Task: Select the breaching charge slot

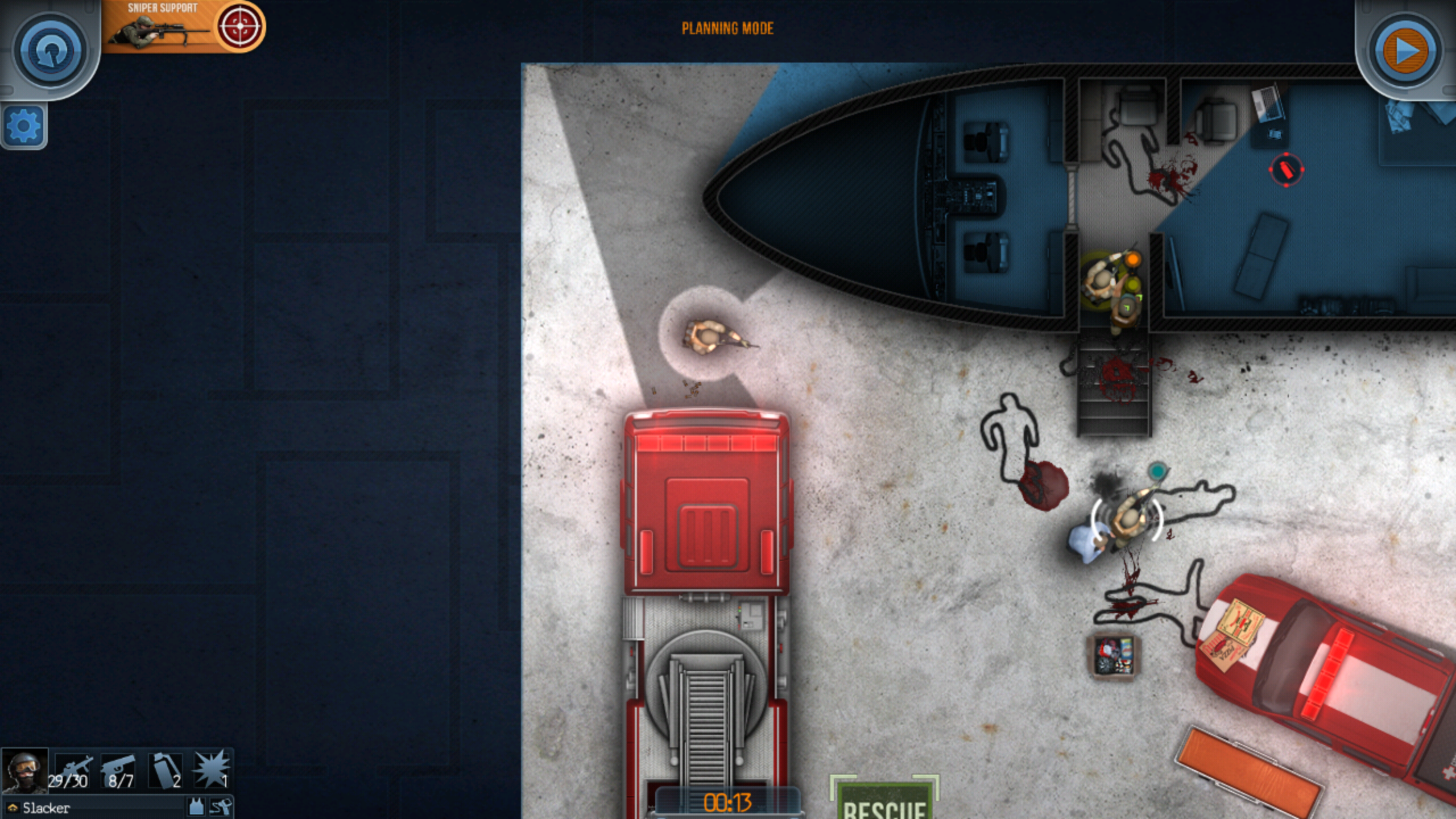Action: point(212,770)
